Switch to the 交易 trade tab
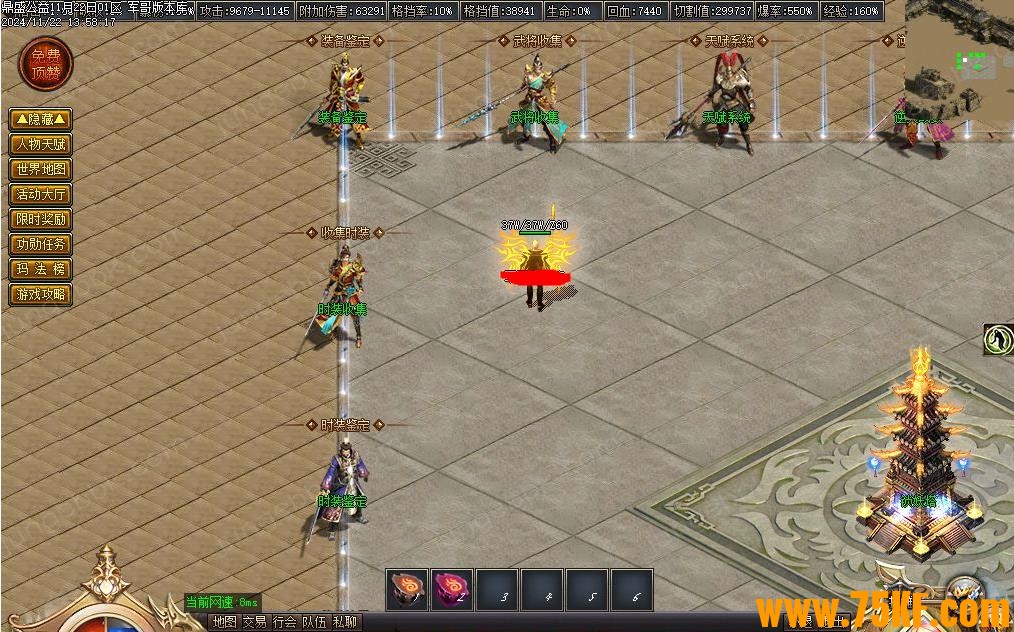The image size is (1014, 632). pyautogui.click(x=254, y=622)
